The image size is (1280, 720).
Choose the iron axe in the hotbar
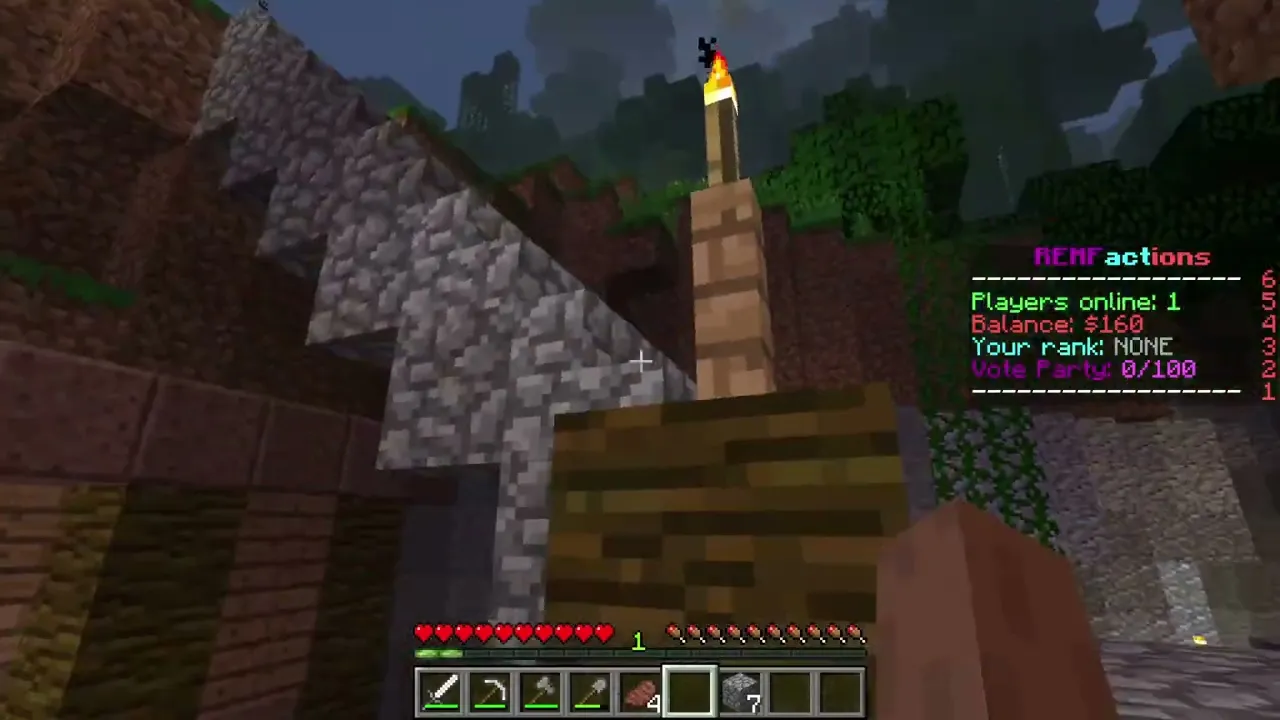(541, 692)
